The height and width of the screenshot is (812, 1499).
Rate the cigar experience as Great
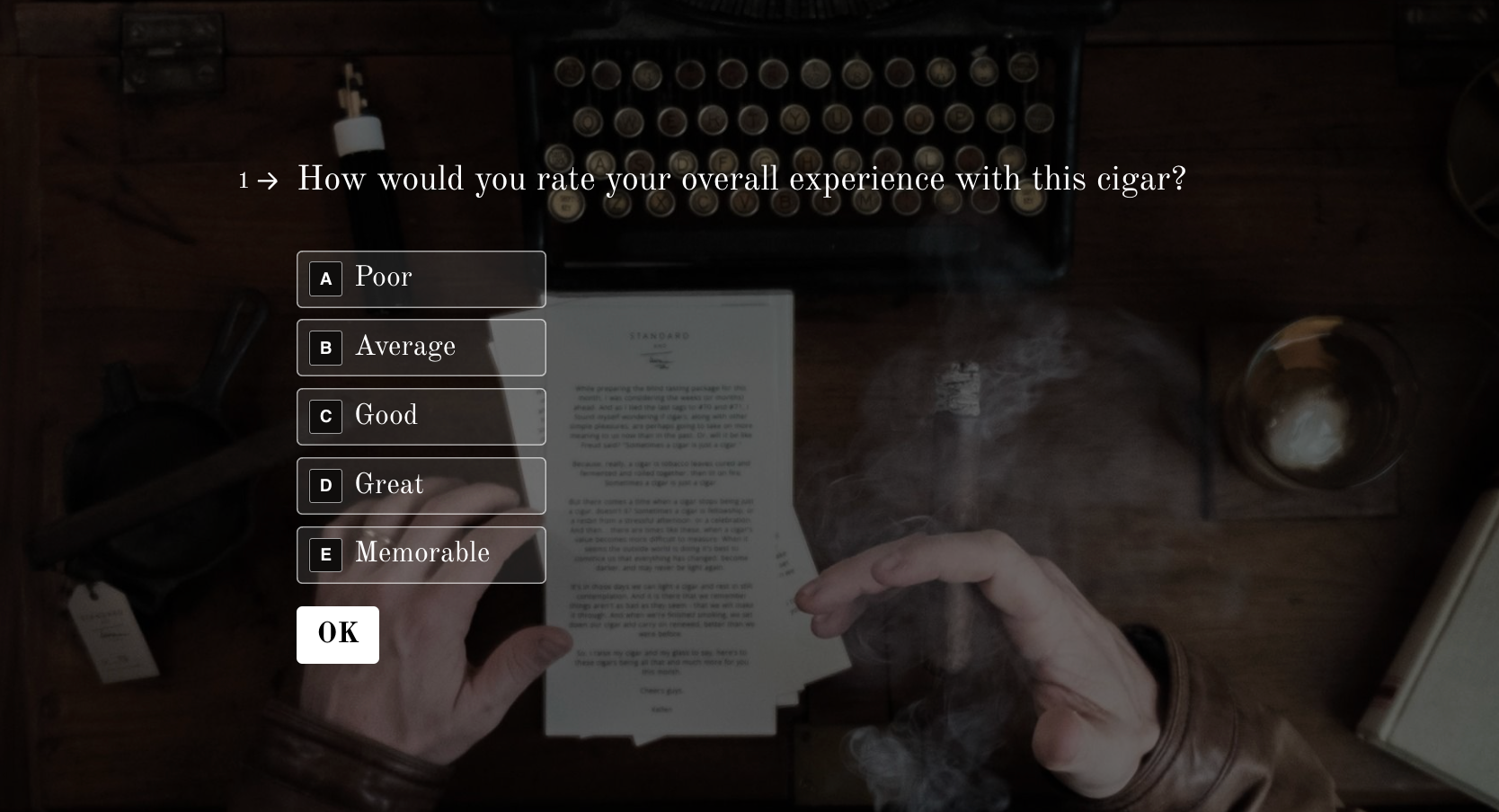point(421,486)
